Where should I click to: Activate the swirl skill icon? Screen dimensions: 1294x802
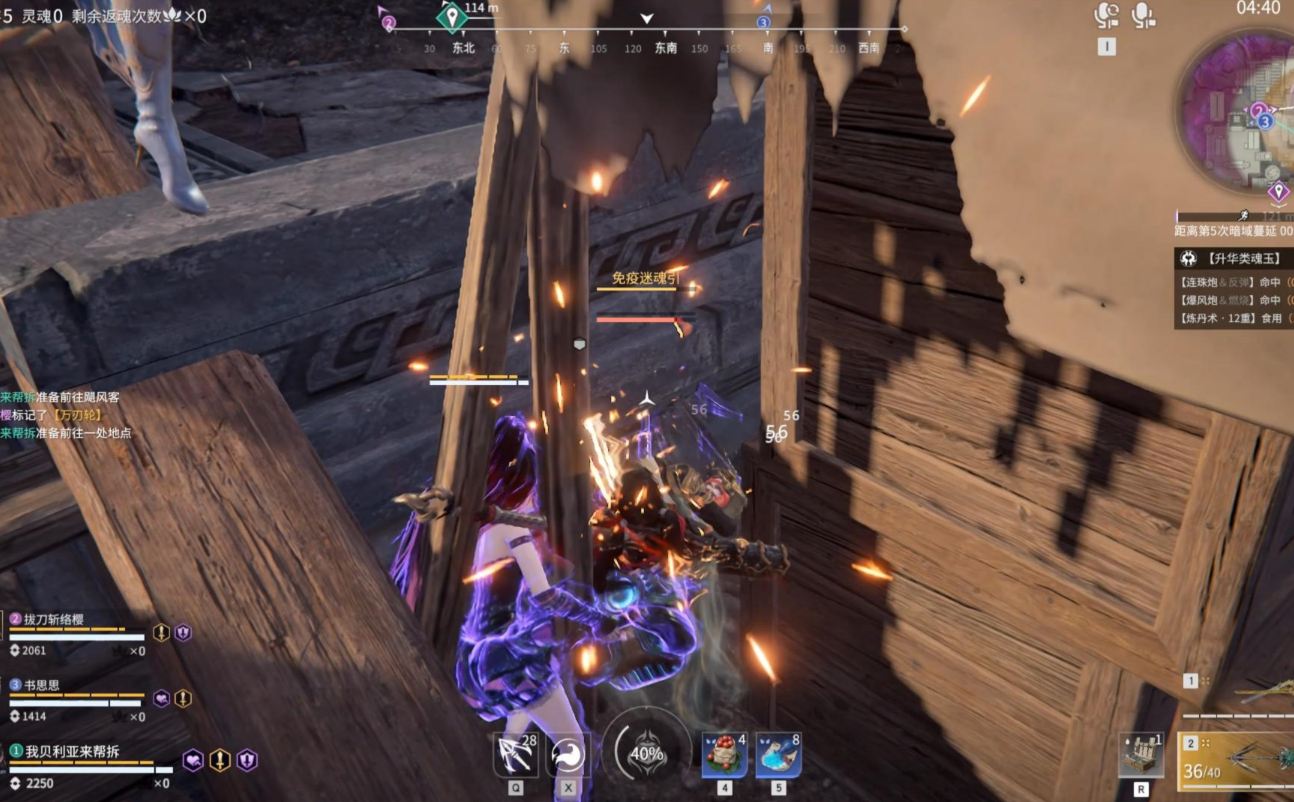569,754
